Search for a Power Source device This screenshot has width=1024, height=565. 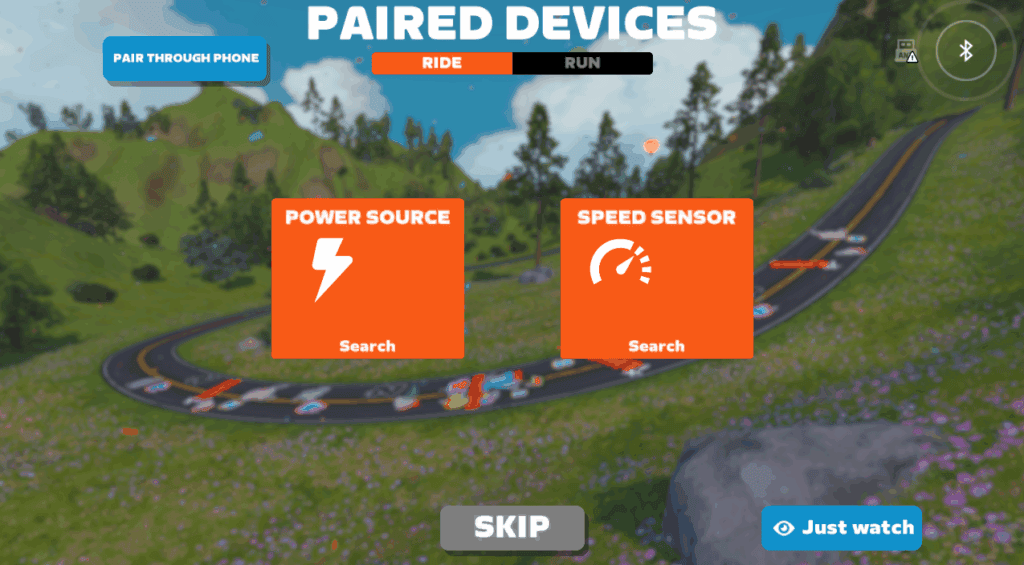pos(367,277)
